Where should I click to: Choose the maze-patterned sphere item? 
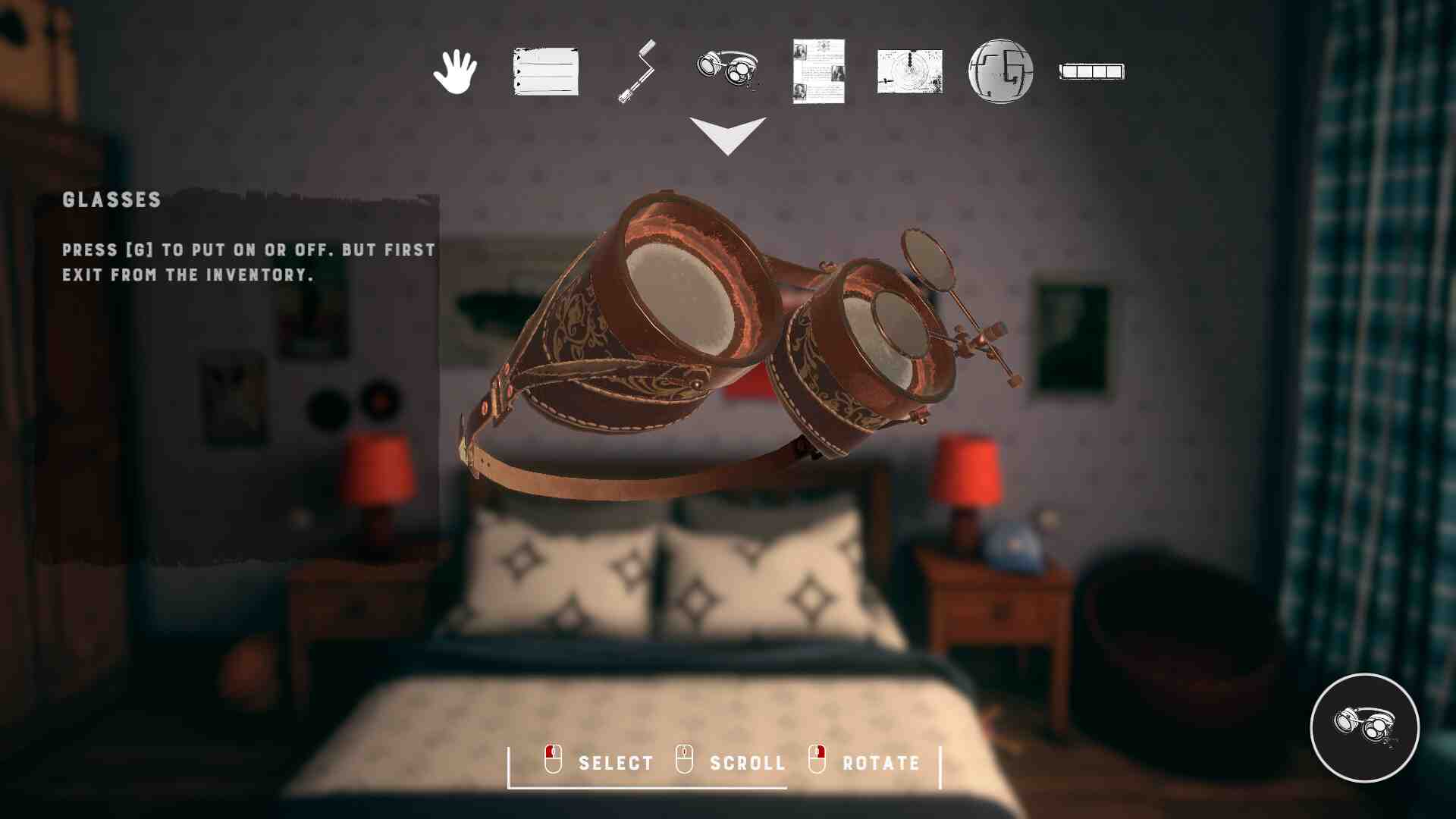(x=1001, y=71)
